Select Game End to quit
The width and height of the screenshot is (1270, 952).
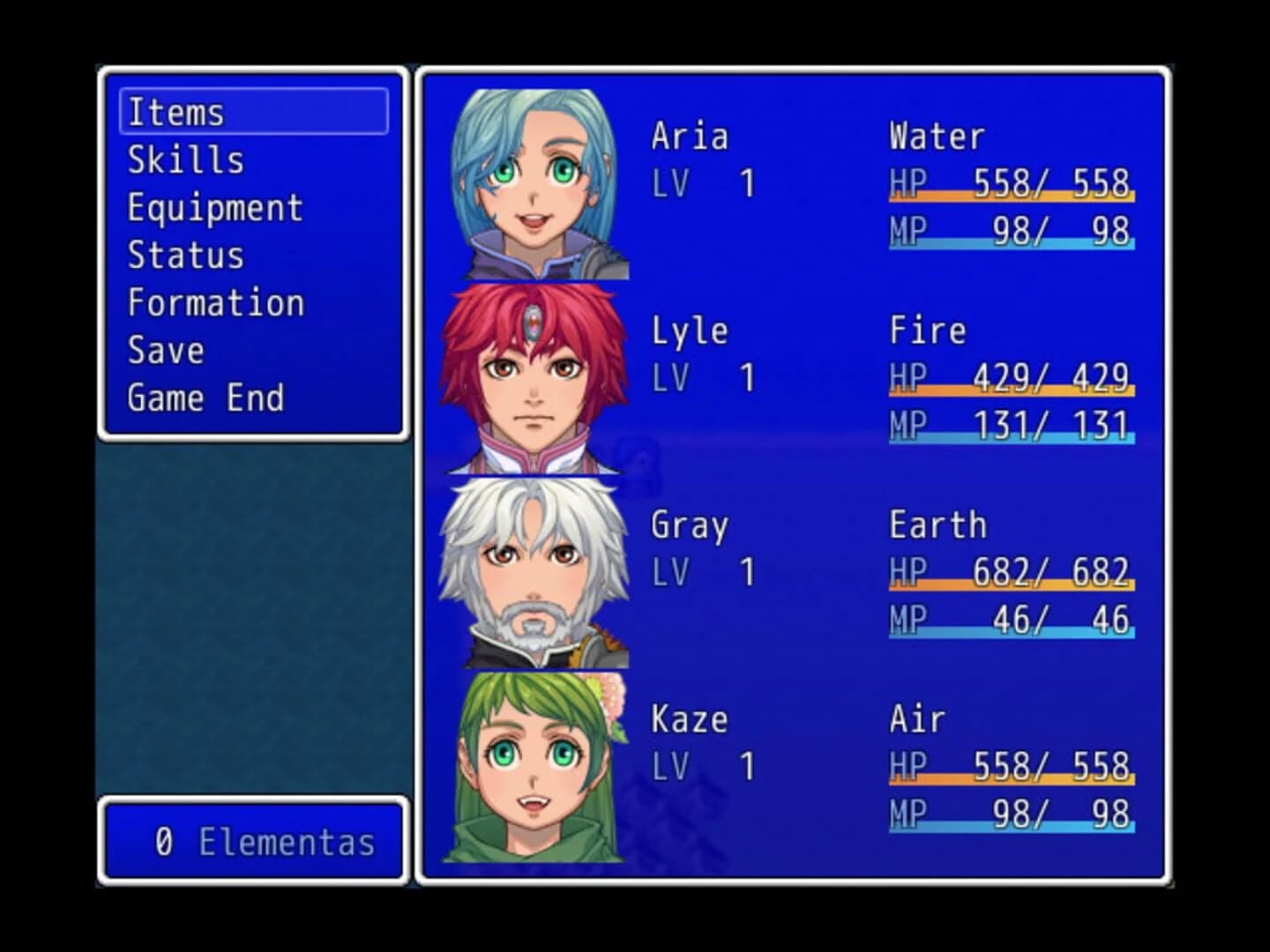pyautogui.click(x=205, y=398)
